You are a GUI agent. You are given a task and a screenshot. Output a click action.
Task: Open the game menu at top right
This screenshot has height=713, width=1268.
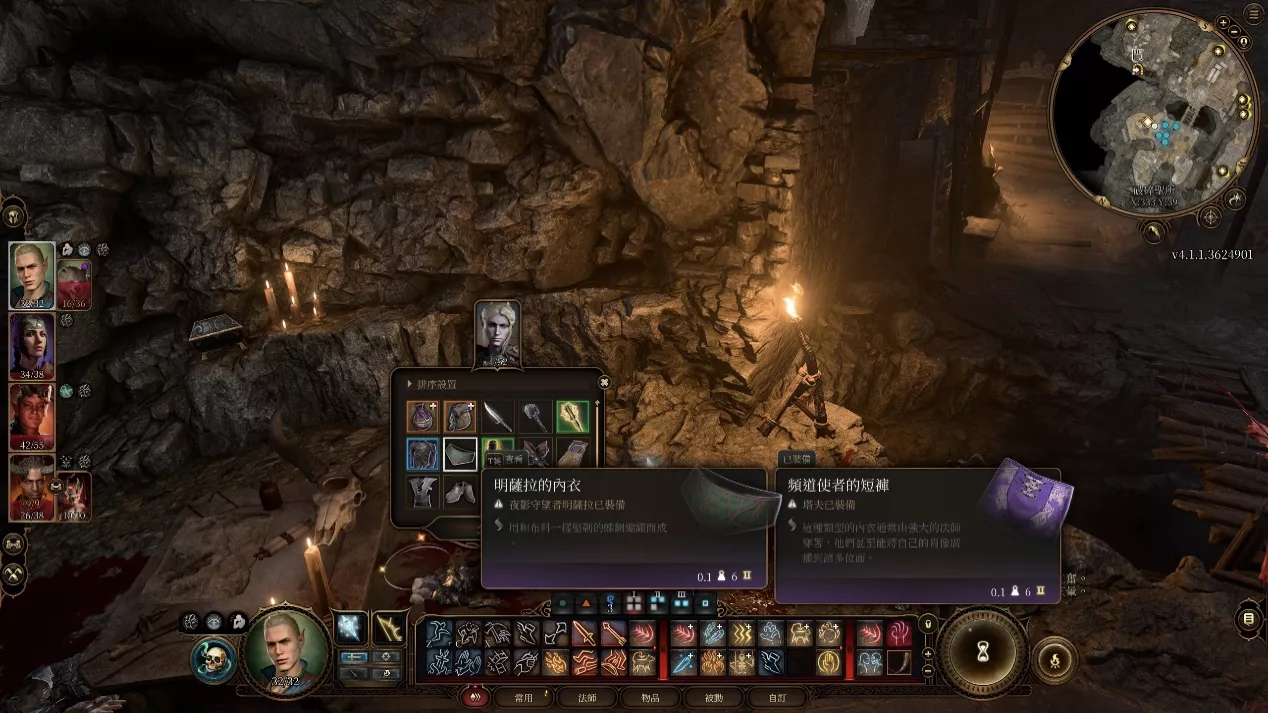pos(1254,13)
